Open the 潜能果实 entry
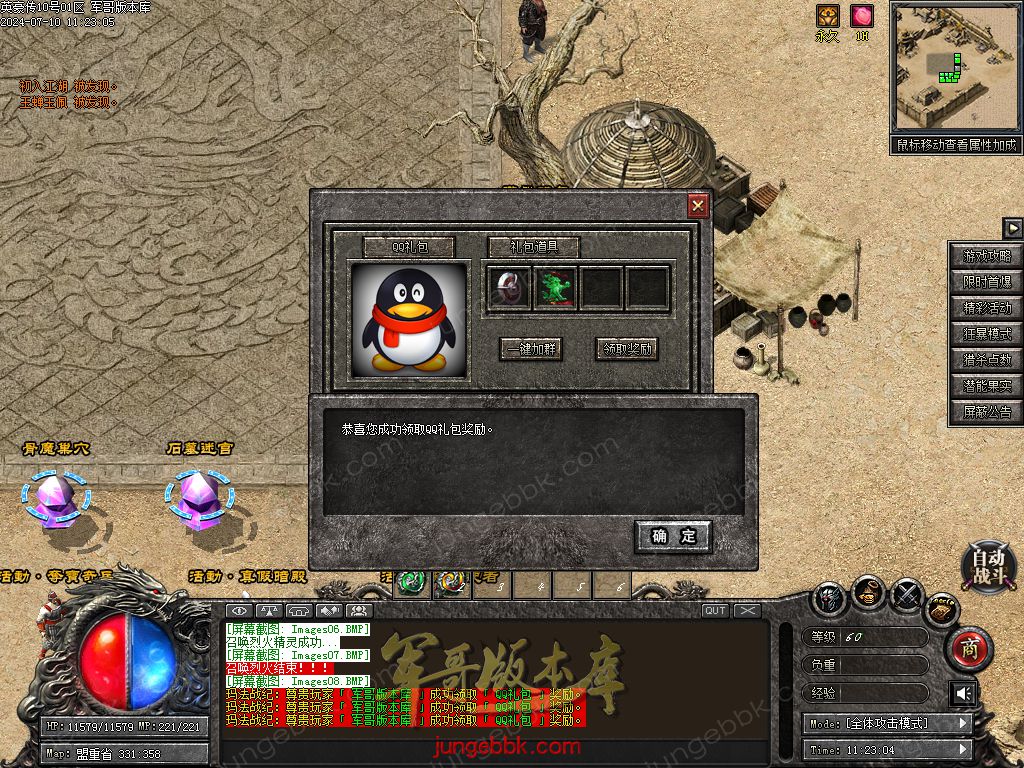This screenshot has height=768, width=1024. pos(986,386)
